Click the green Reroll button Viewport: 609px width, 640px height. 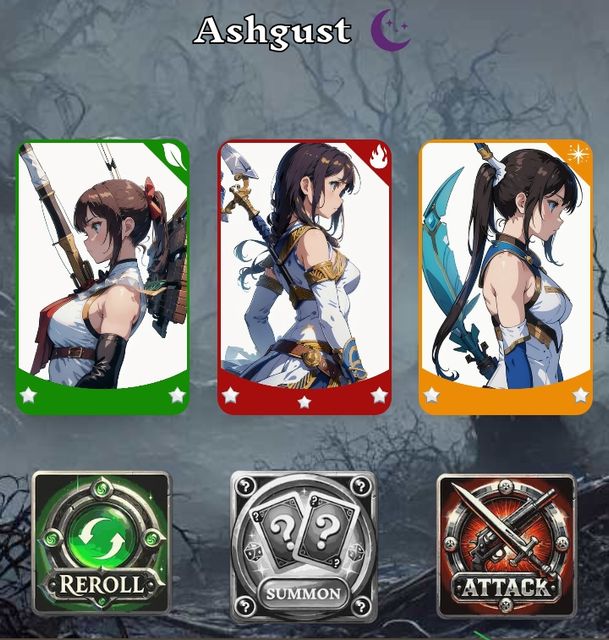coord(101,542)
